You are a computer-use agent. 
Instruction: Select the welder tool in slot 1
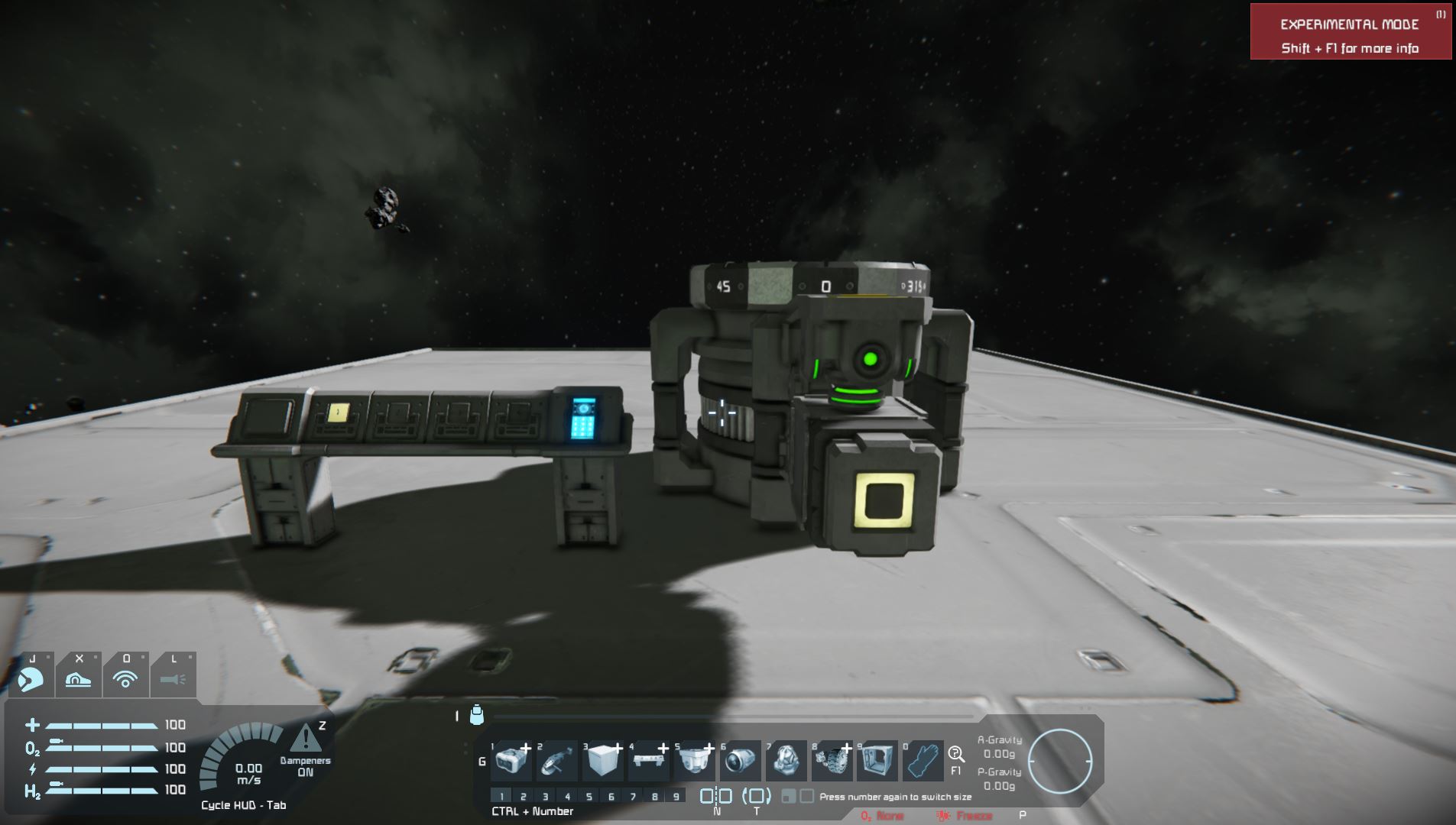511,761
